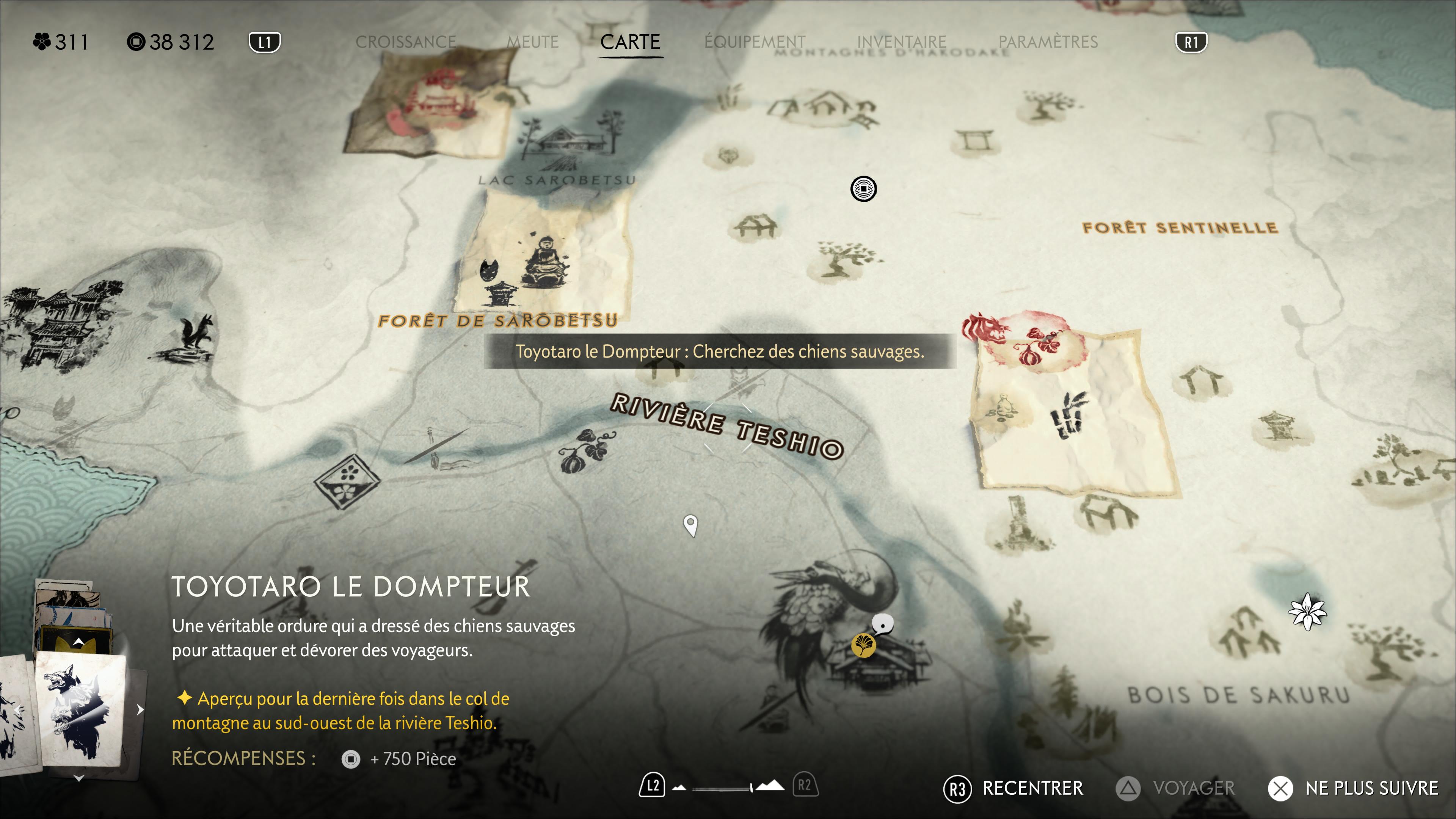Select the golden ginkgo leaf marker

[x=863, y=645]
